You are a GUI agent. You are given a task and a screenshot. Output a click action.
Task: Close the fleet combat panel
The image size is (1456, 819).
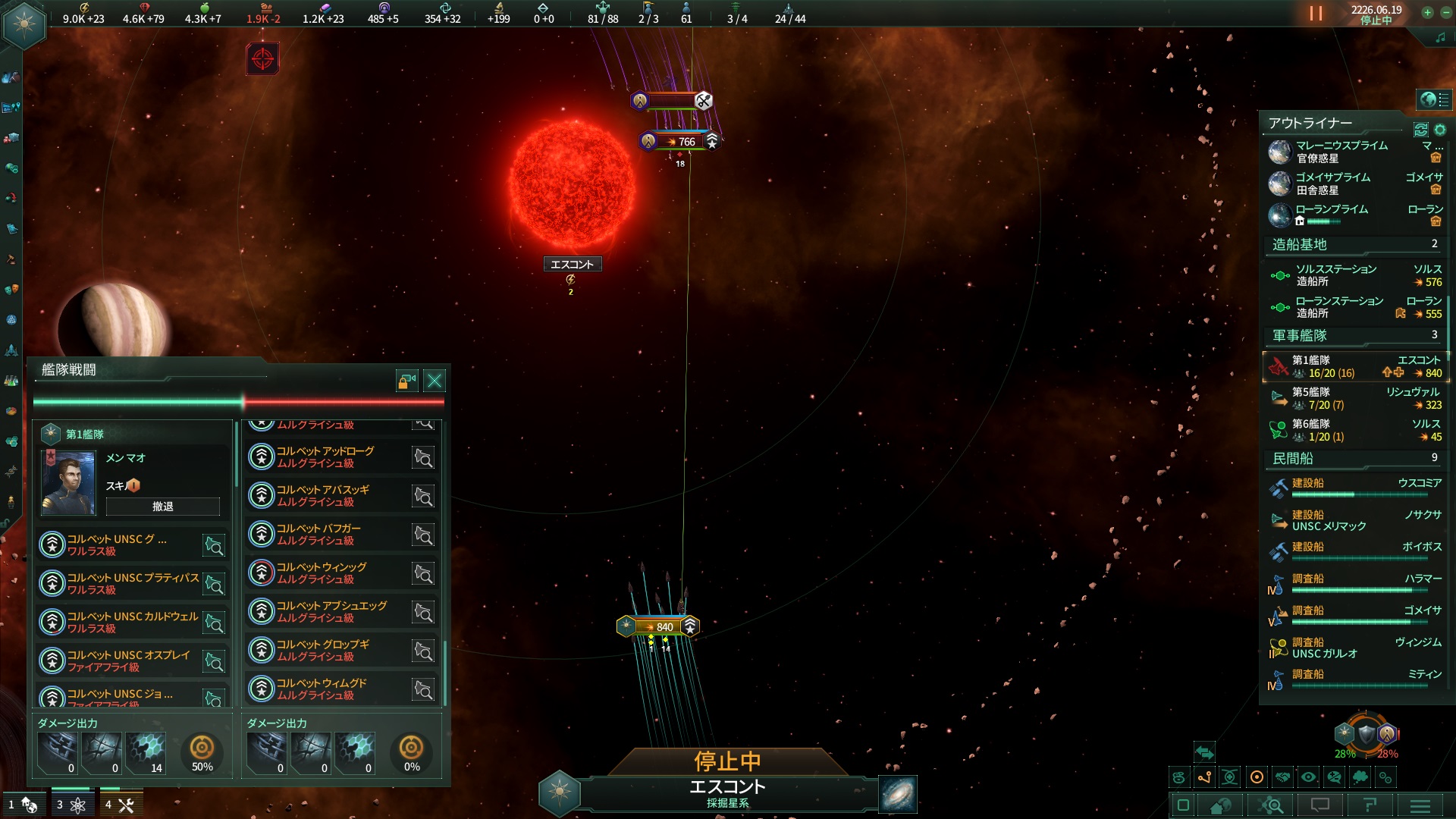(435, 381)
